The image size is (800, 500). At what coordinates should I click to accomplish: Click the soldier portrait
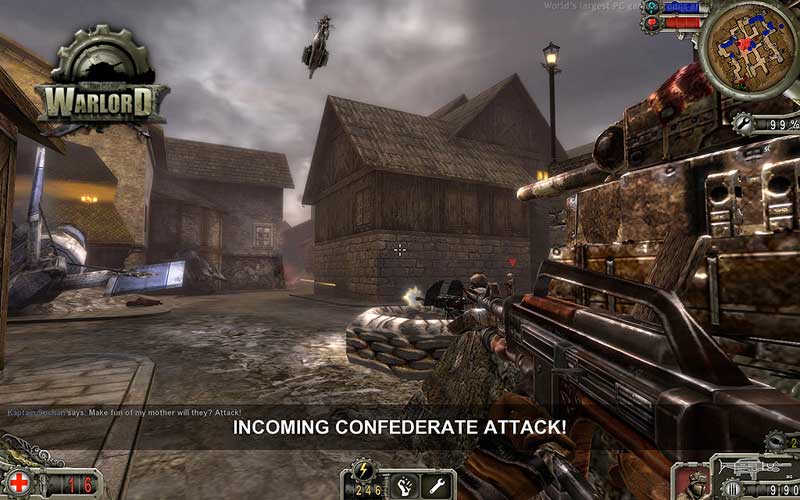690,484
